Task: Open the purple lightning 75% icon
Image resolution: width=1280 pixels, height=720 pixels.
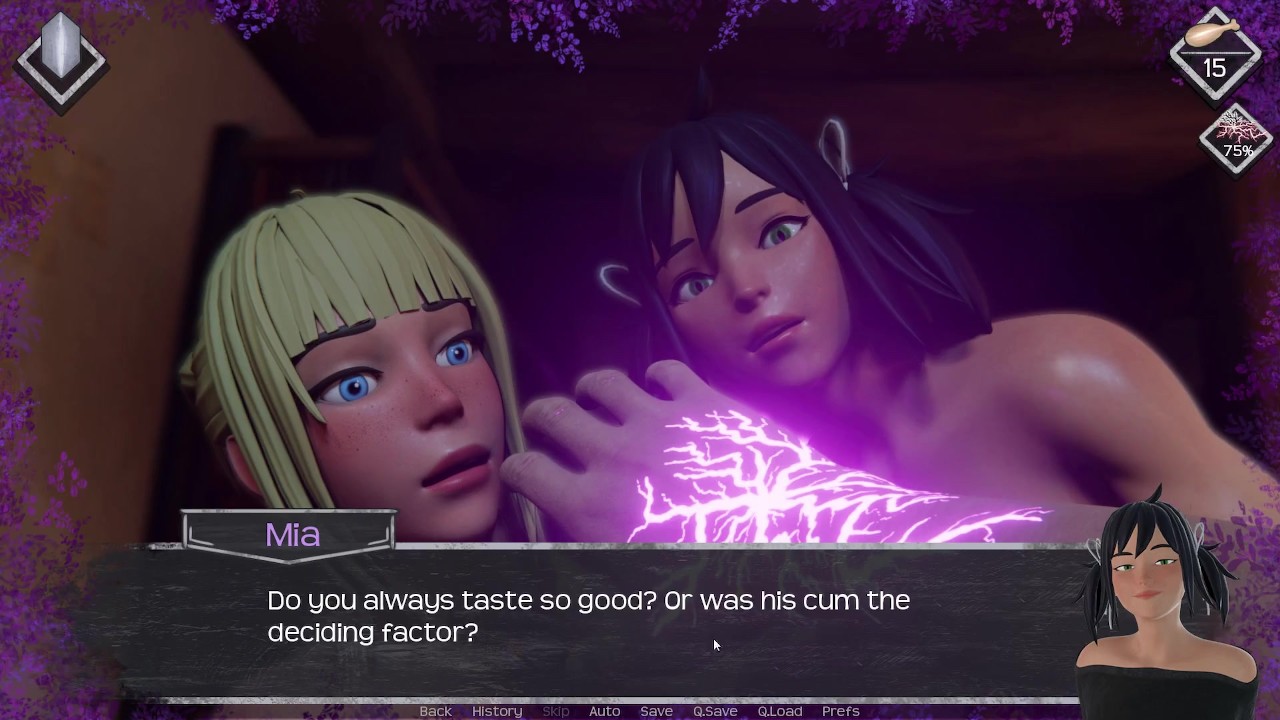Action: click(1237, 140)
